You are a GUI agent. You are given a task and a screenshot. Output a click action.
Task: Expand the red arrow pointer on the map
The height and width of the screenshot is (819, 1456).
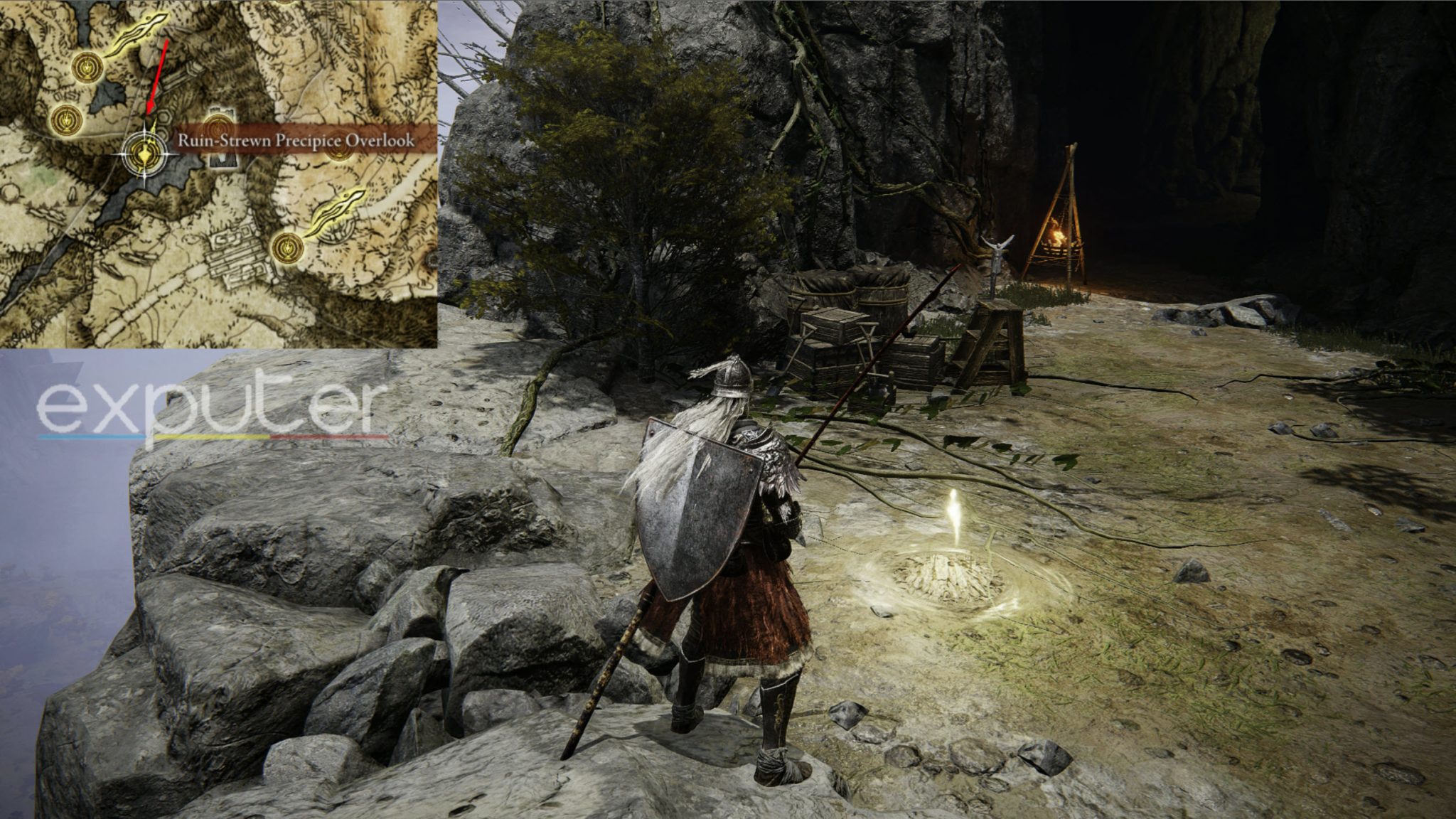click(157, 74)
